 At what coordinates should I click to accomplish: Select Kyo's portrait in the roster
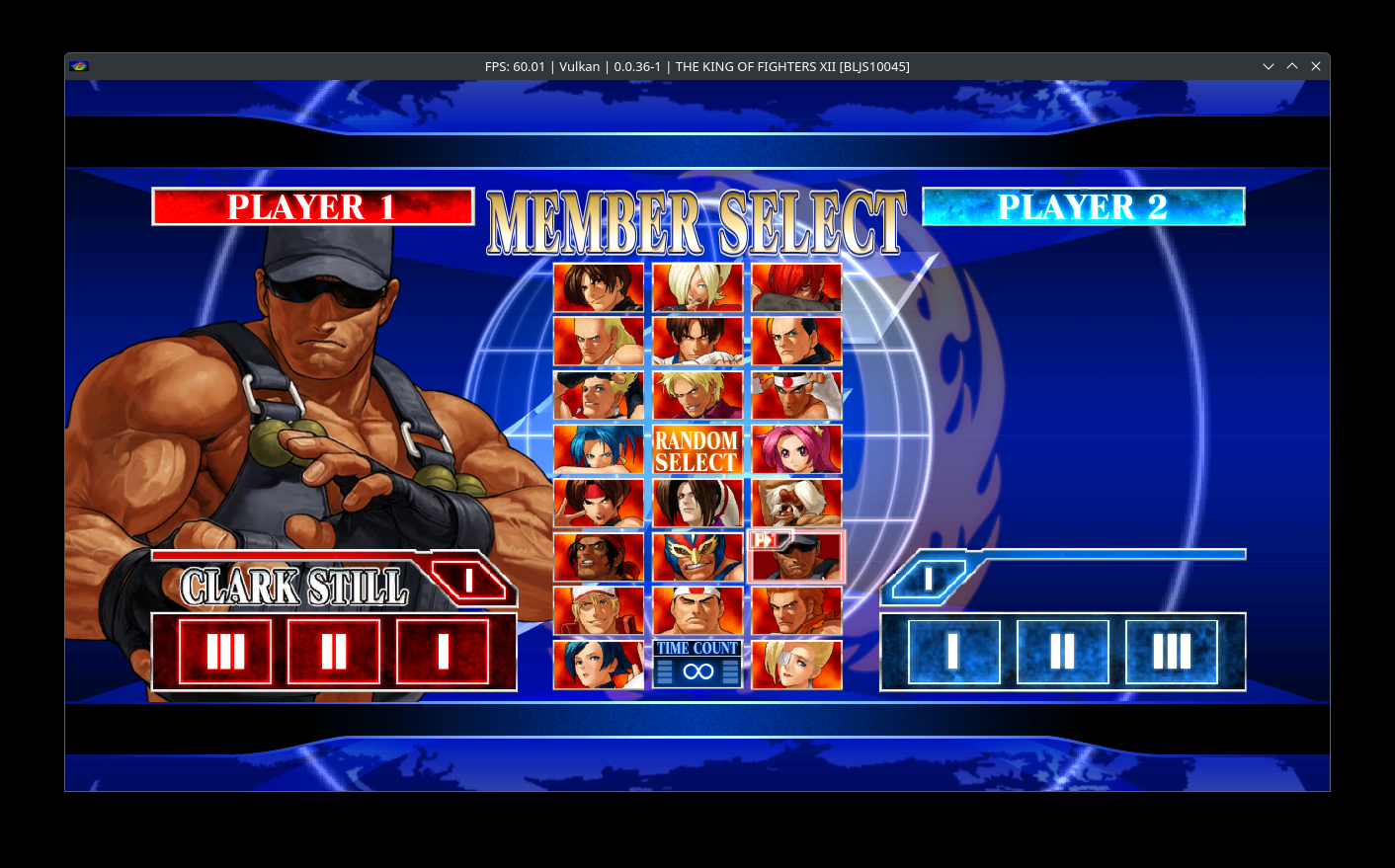pyautogui.click(x=598, y=287)
